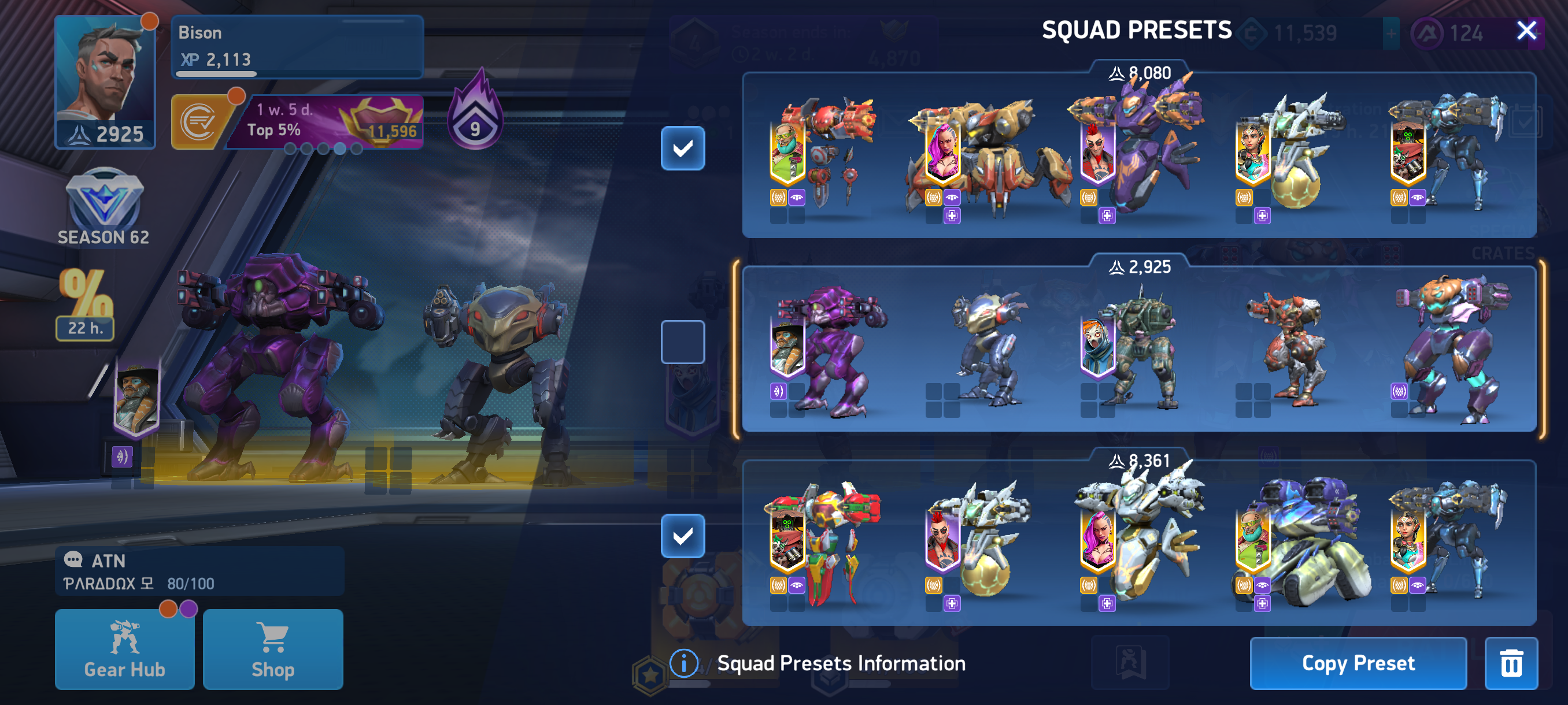Delete preset with the trash can button
Screen dimensions: 1568x705
[1510, 662]
